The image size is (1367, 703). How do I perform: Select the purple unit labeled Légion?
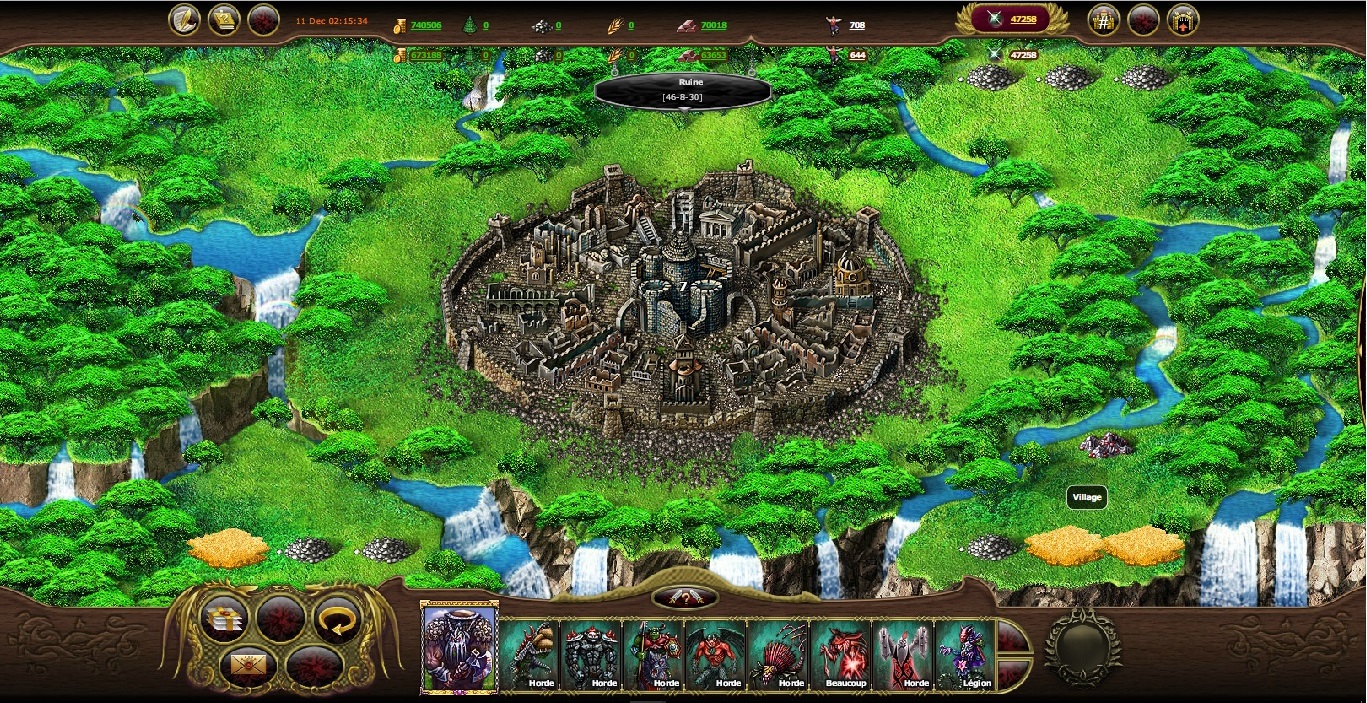tap(964, 655)
